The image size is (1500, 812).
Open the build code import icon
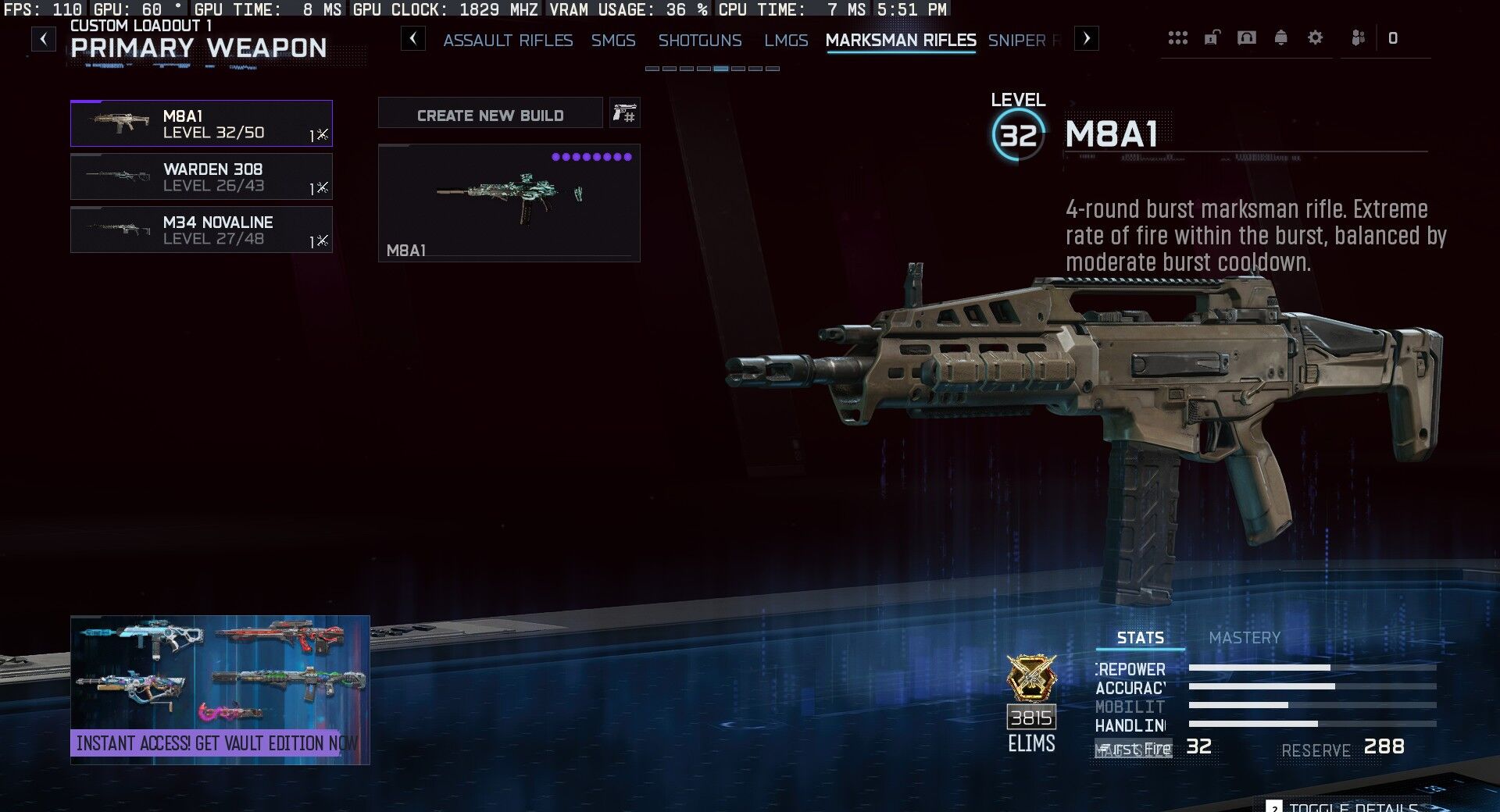[x=624, y=114]
